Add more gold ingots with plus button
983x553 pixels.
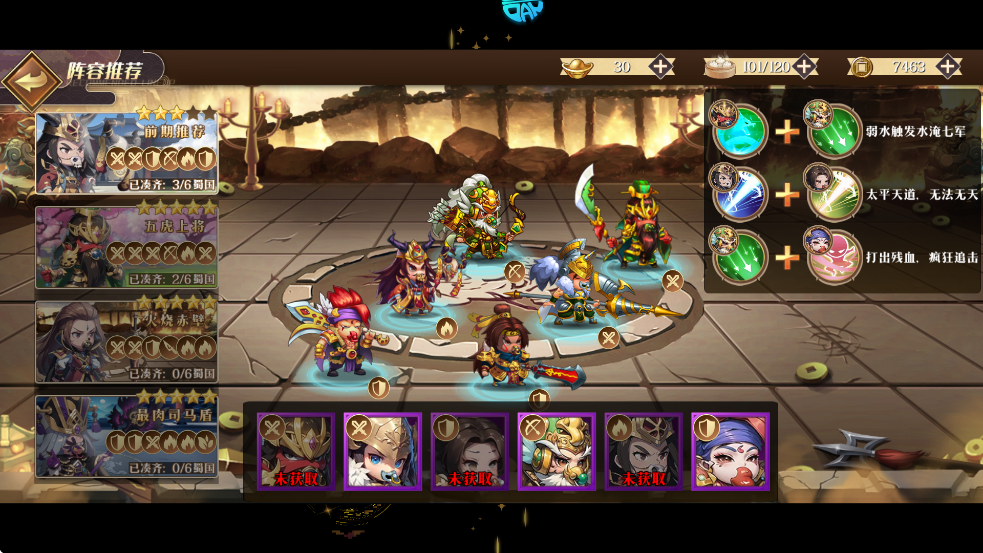click(661, 67)
